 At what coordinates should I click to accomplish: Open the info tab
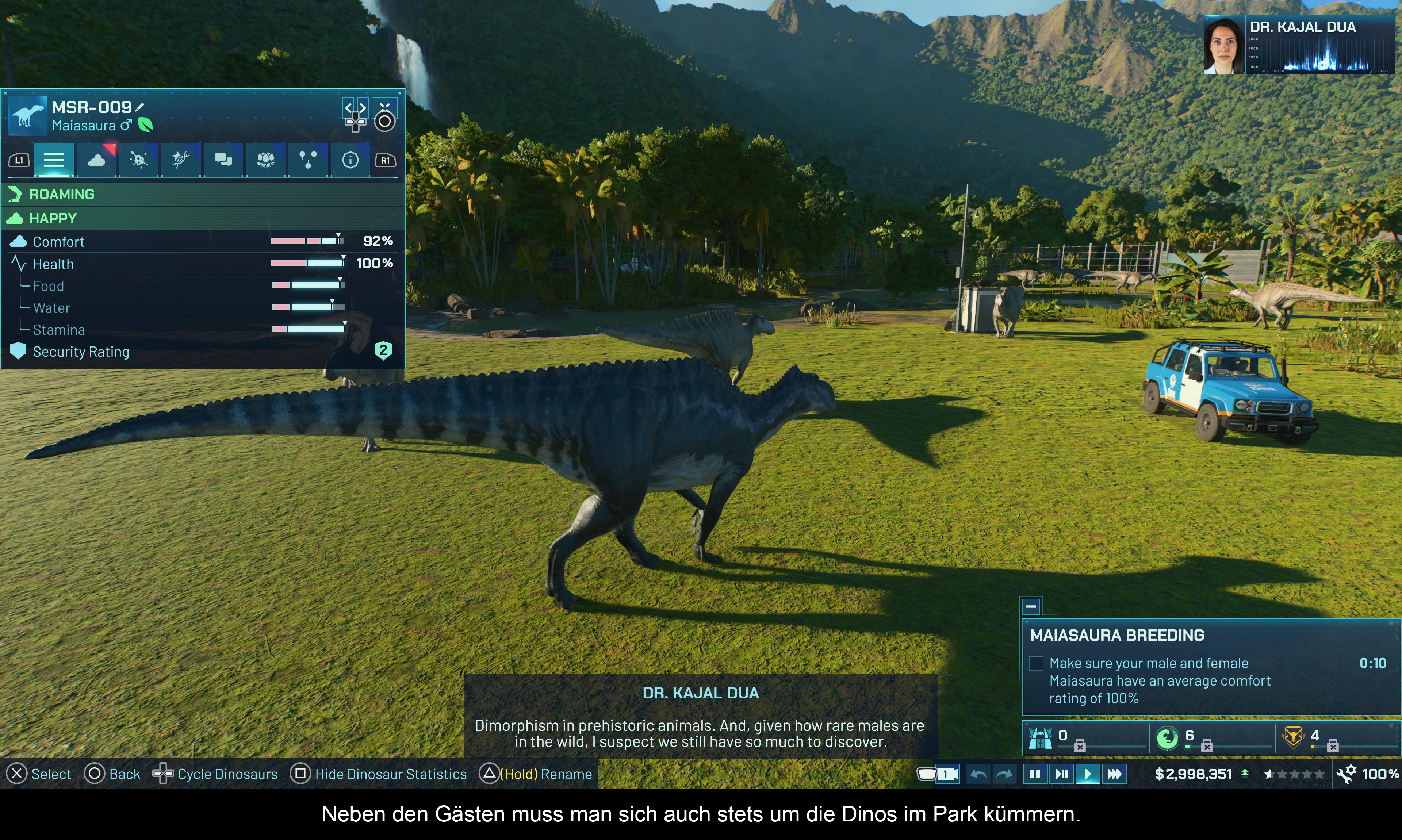350,160
